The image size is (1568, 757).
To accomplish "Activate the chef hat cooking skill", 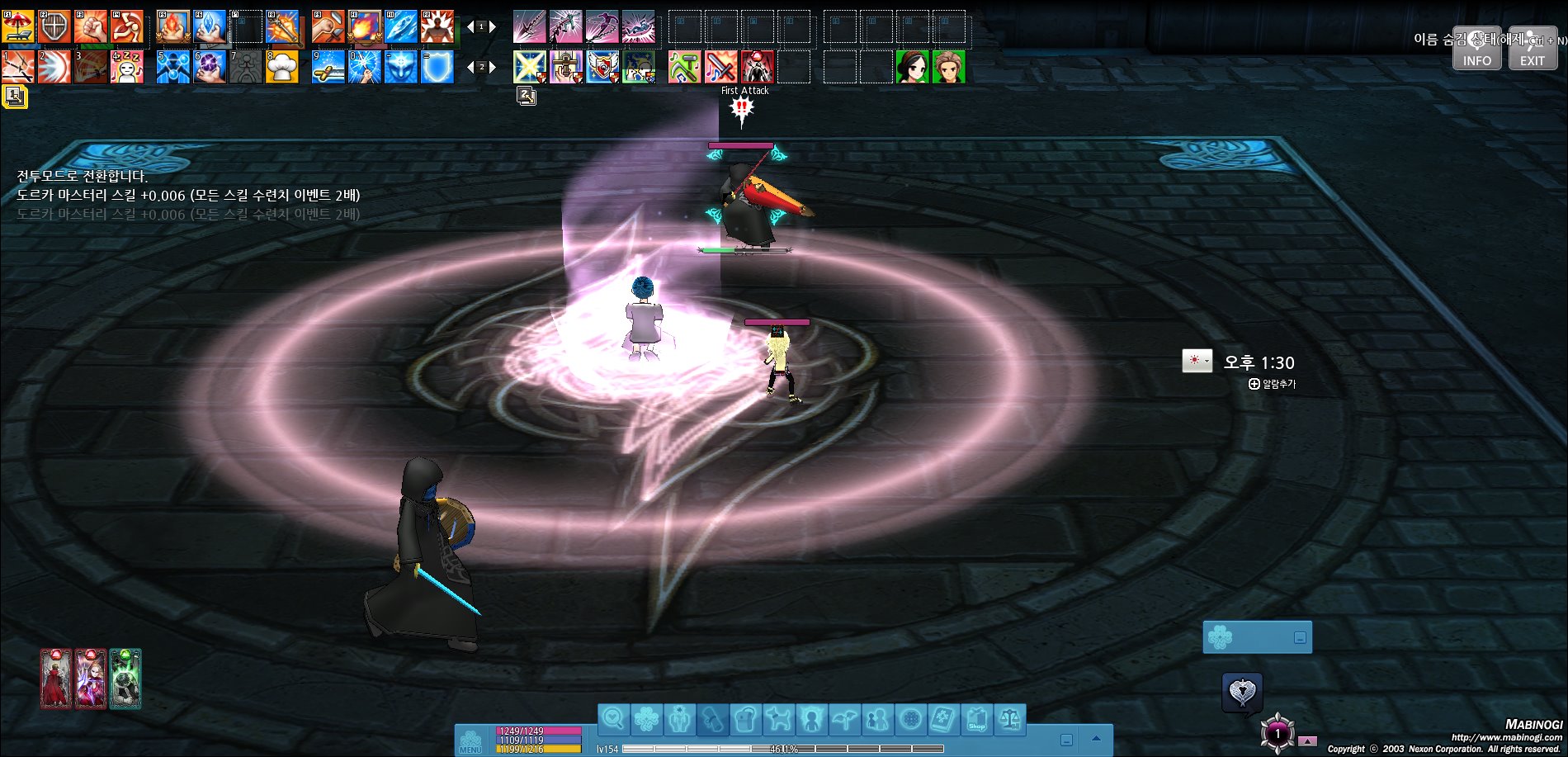I will (x=282, y=67).
